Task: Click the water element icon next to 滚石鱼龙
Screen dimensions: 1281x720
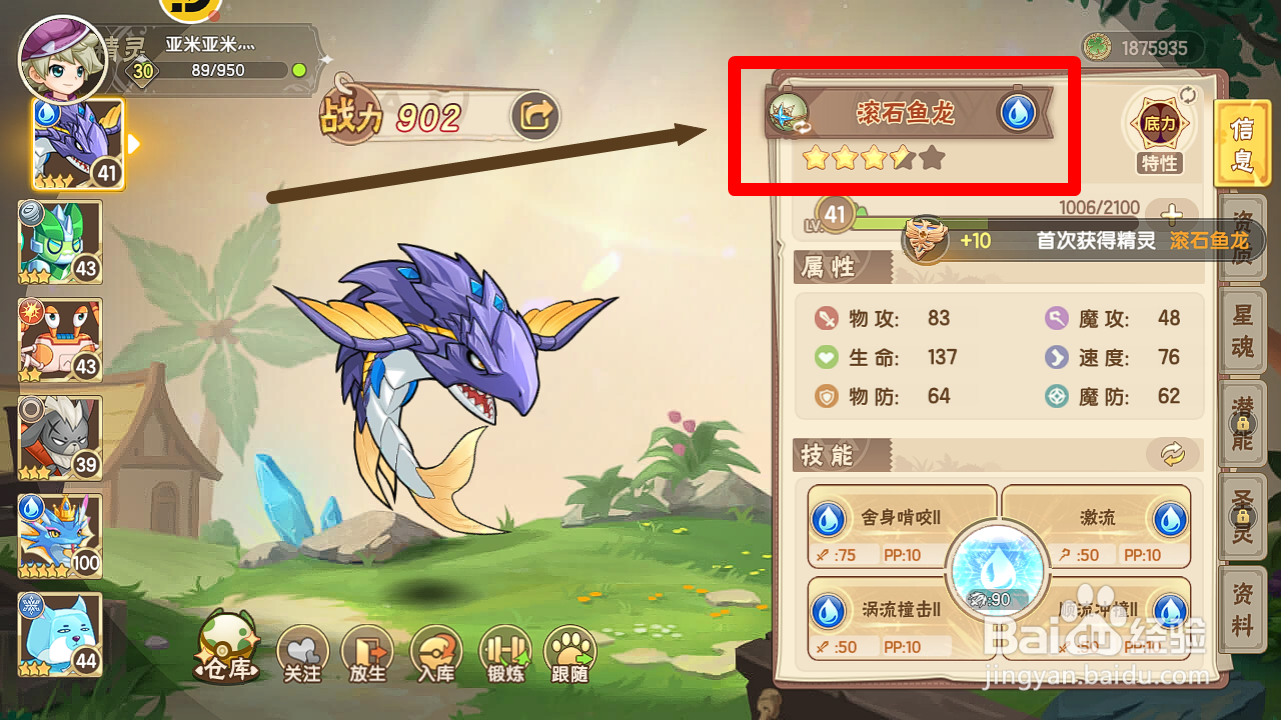Action: click(x=1018, y=113)
